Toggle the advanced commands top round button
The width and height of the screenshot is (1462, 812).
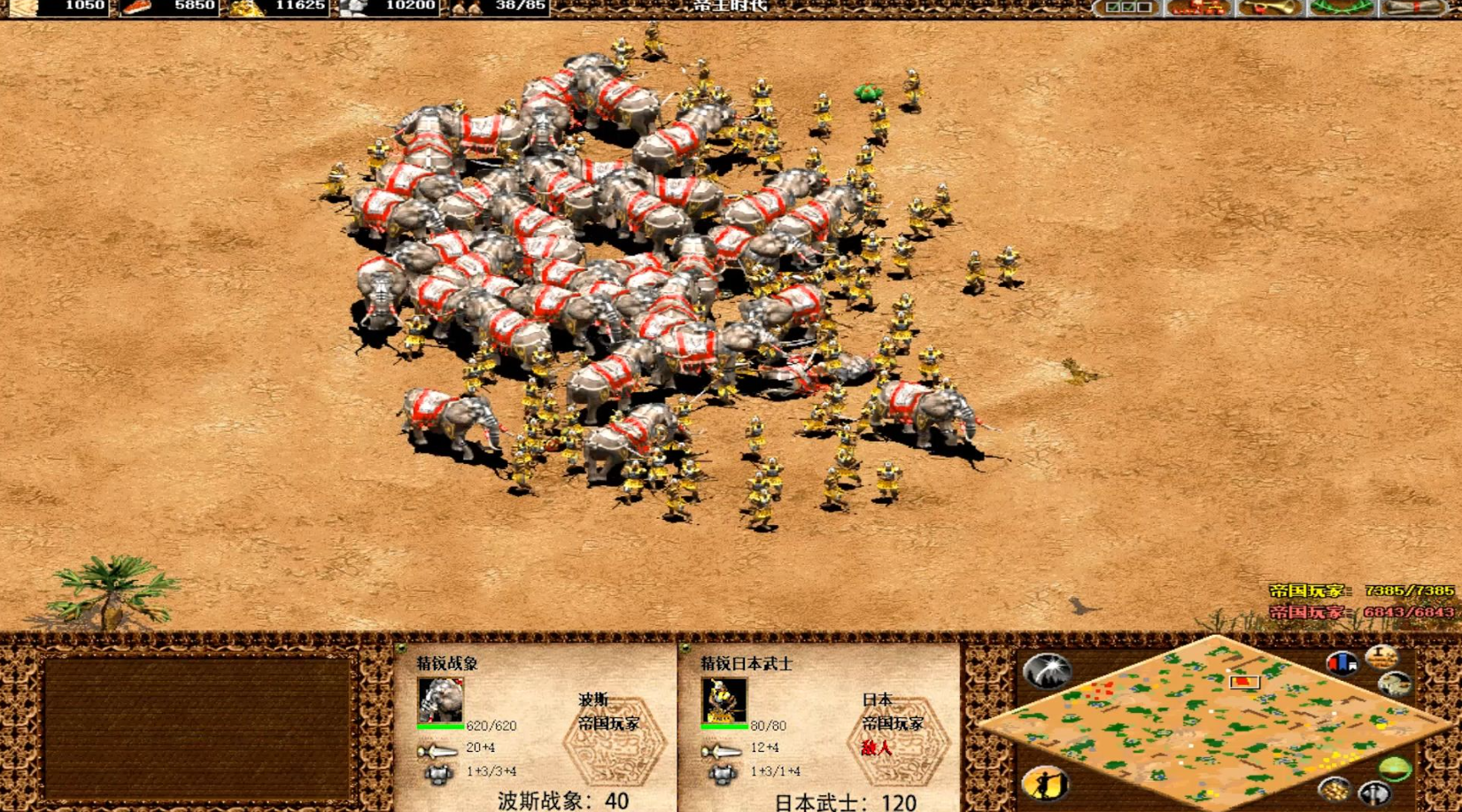[x=1381, y=656]
